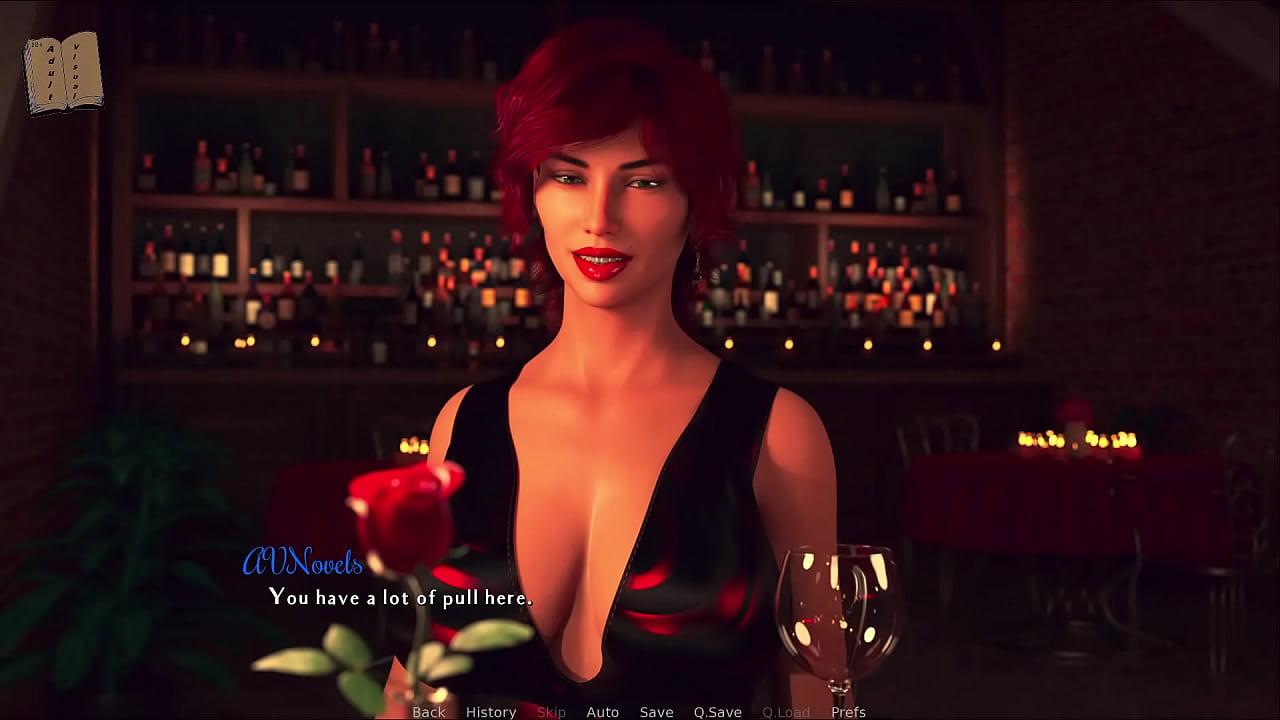Open the Prefs settings screen
The height and width of the screenshot is (720, 1280).
[848, 712]
